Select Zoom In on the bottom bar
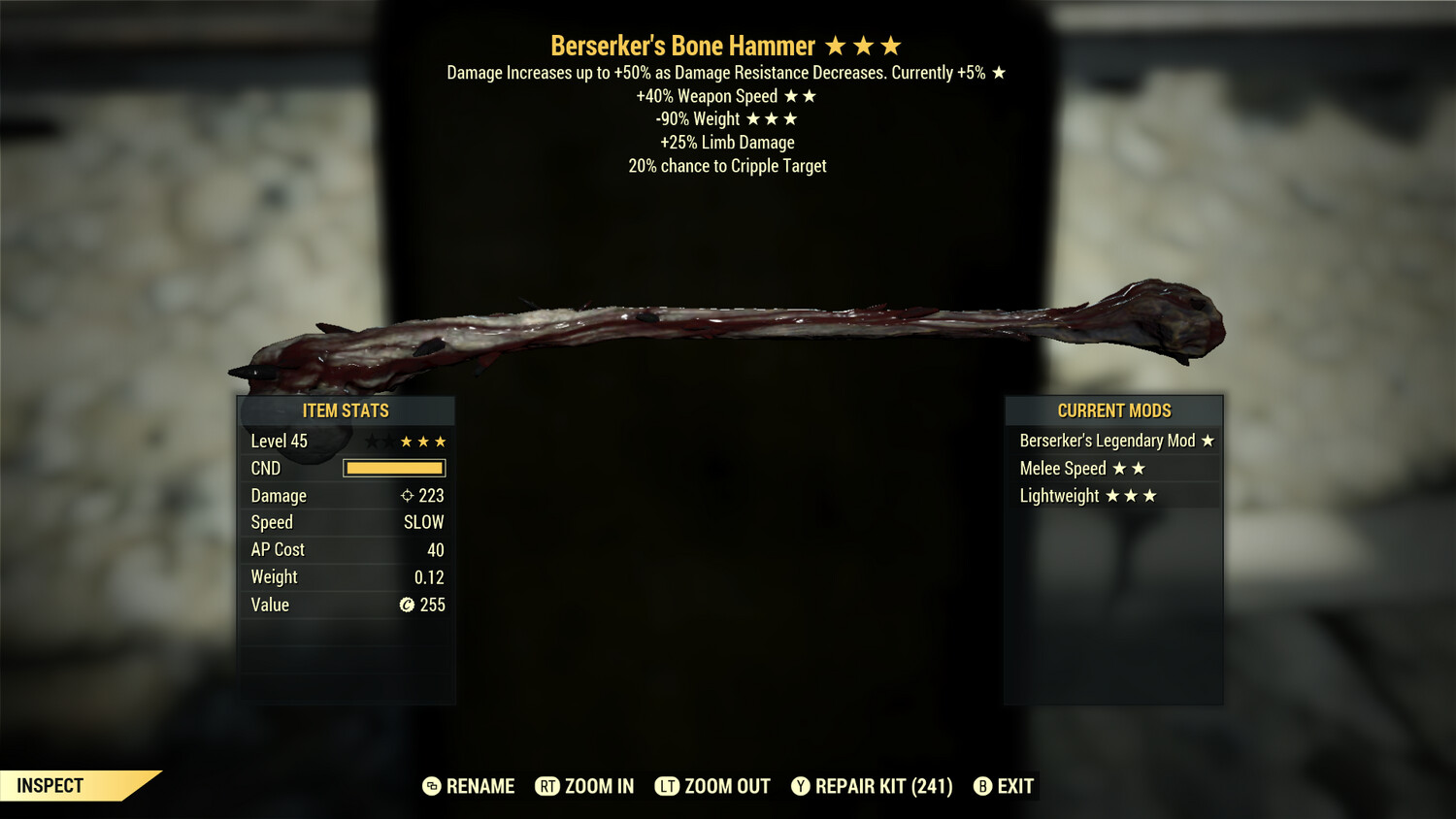The image size is (1456, 819). [584, 786]
